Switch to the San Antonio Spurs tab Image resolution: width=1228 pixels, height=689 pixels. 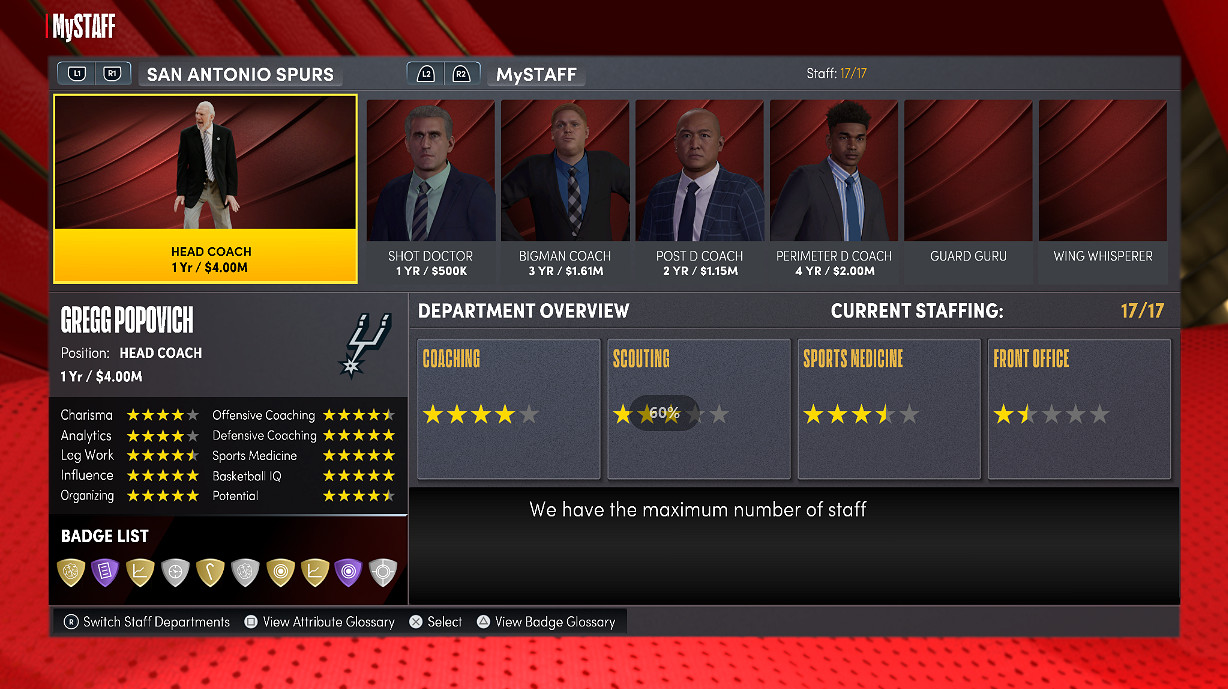[240, 74]
